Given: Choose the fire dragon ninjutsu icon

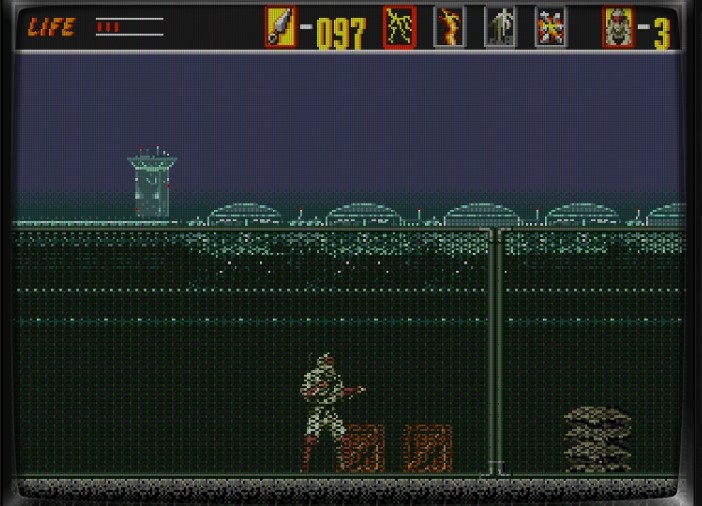Looking at the screenshot, I should pyautogui.click(x=449, y=27).
